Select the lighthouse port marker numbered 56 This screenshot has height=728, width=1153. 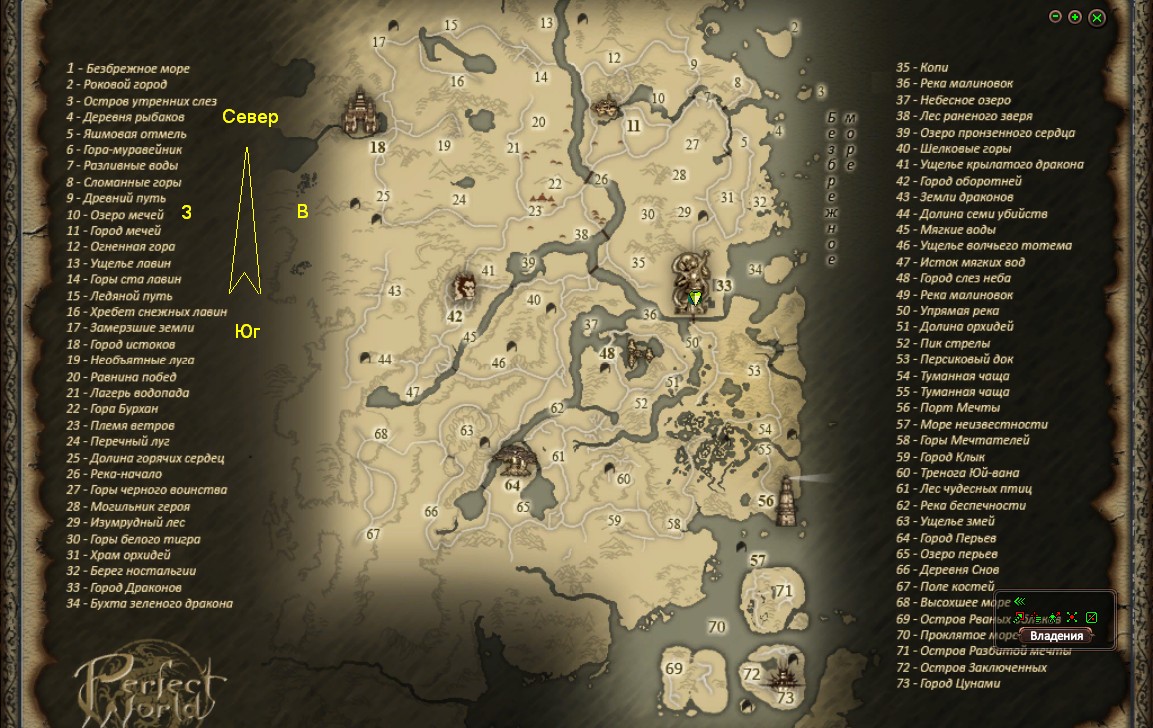788,498
